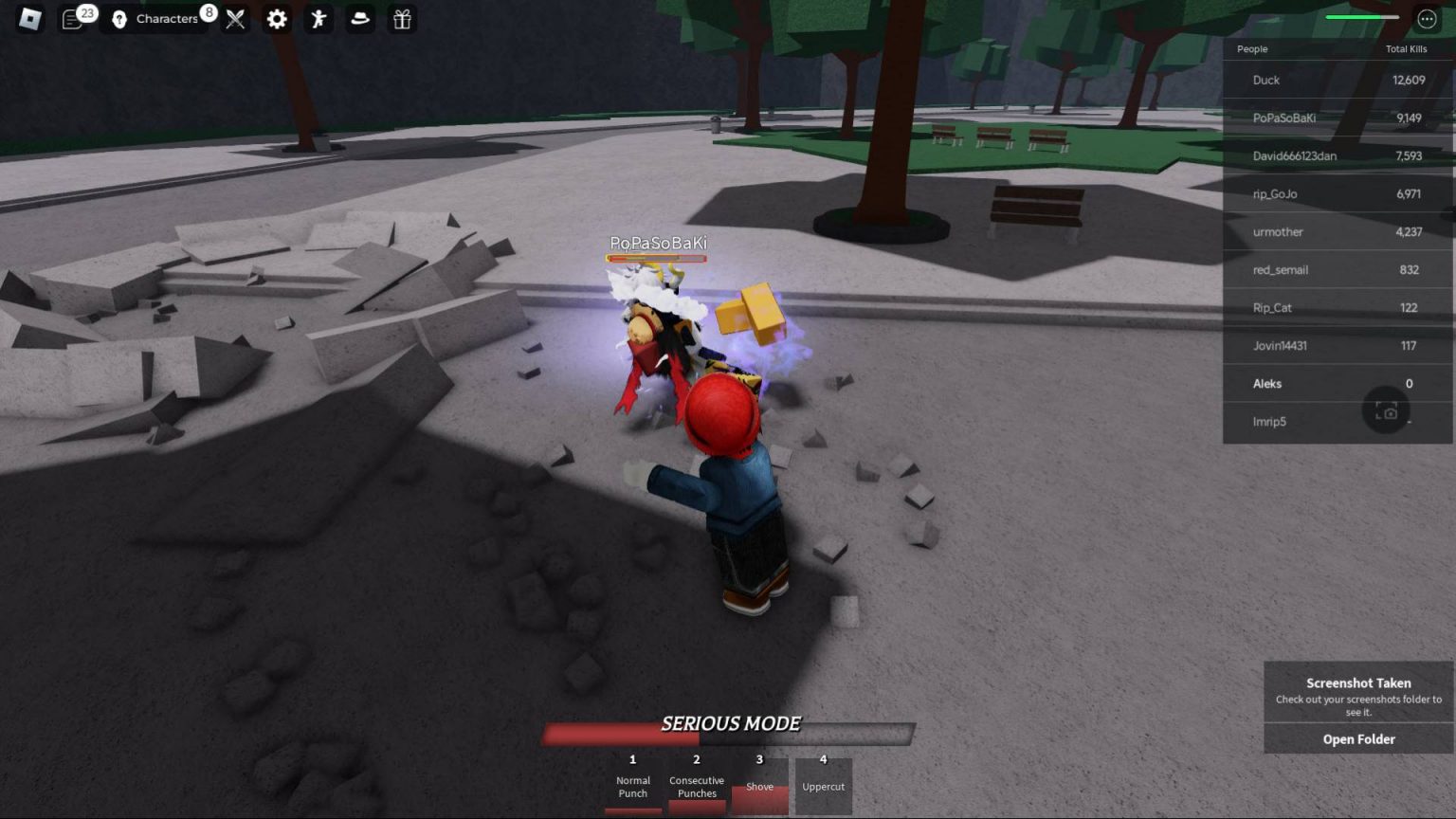Viewport: 1456px width, 819px height.
Task: Click the hat accessory icon
Action: tap(359, 19)
